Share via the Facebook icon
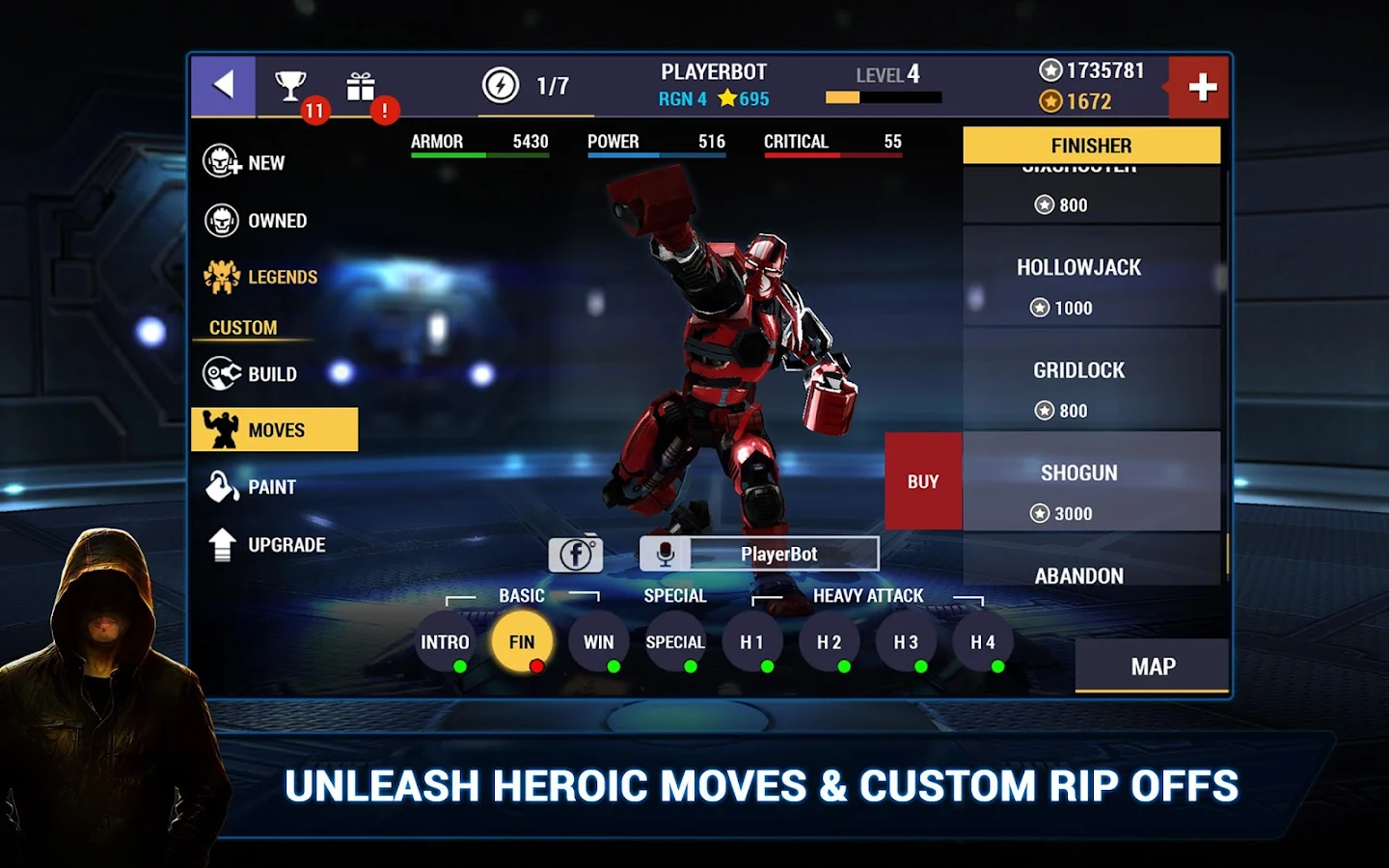This screenshot has width=1389, height=868. click(576, 554)
